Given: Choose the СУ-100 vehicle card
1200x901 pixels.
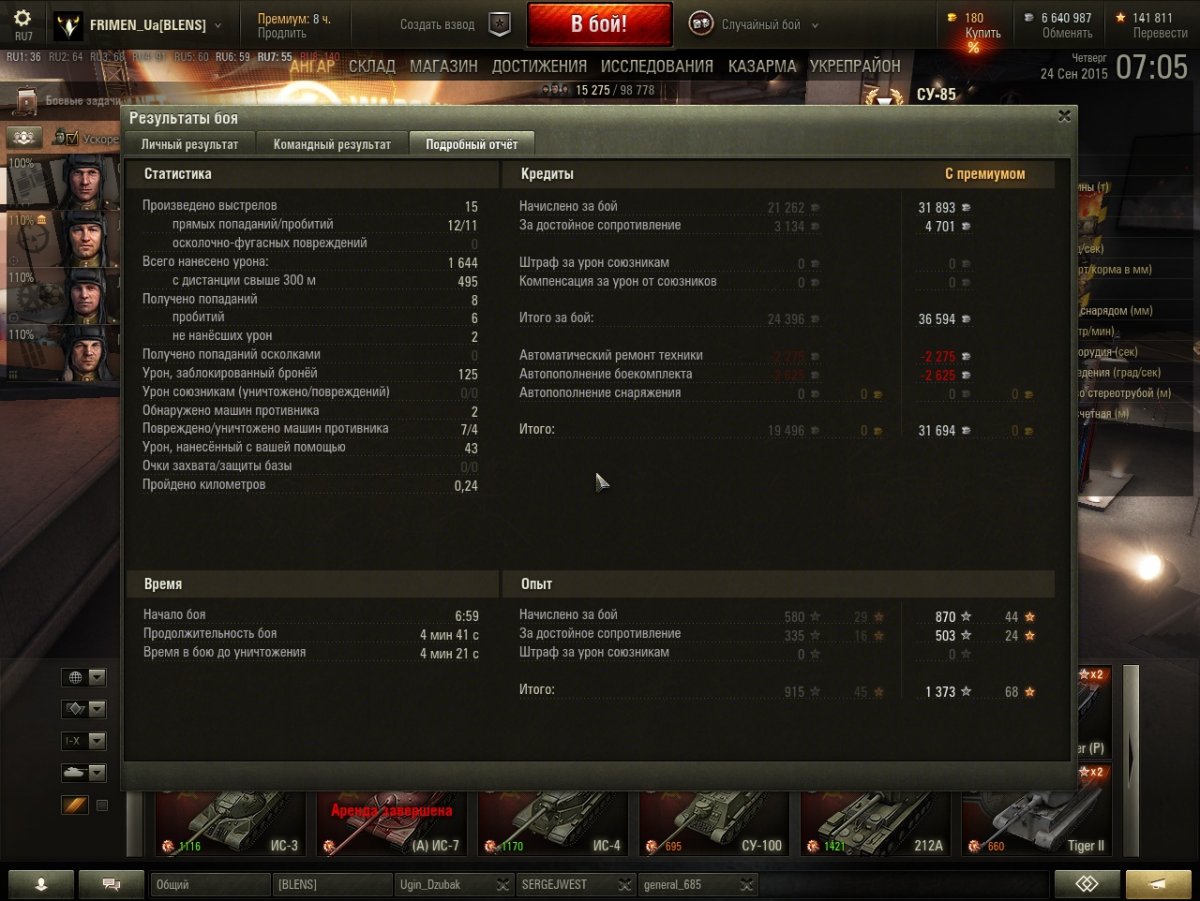Looking at the screenshot, I should 713,825.
